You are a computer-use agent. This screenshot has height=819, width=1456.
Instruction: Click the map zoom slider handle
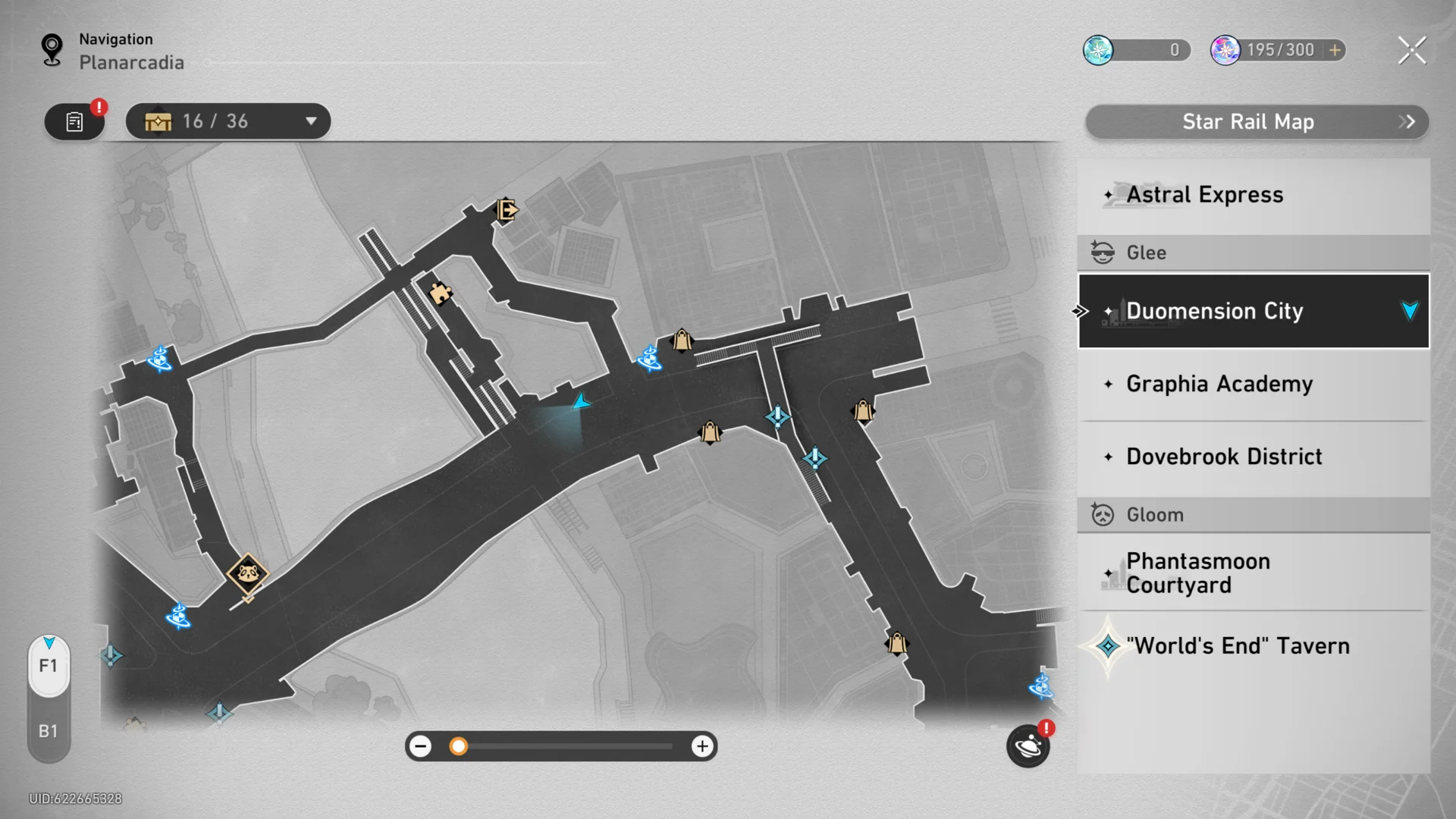point(458,746)
